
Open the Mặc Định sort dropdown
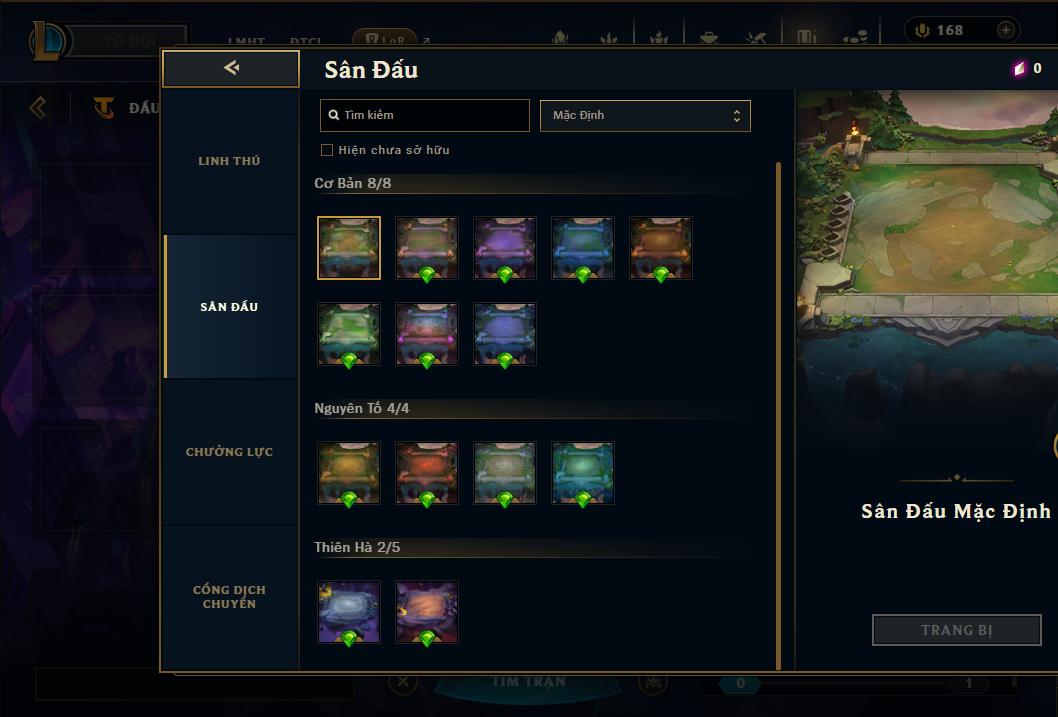(x=645, y=115)
